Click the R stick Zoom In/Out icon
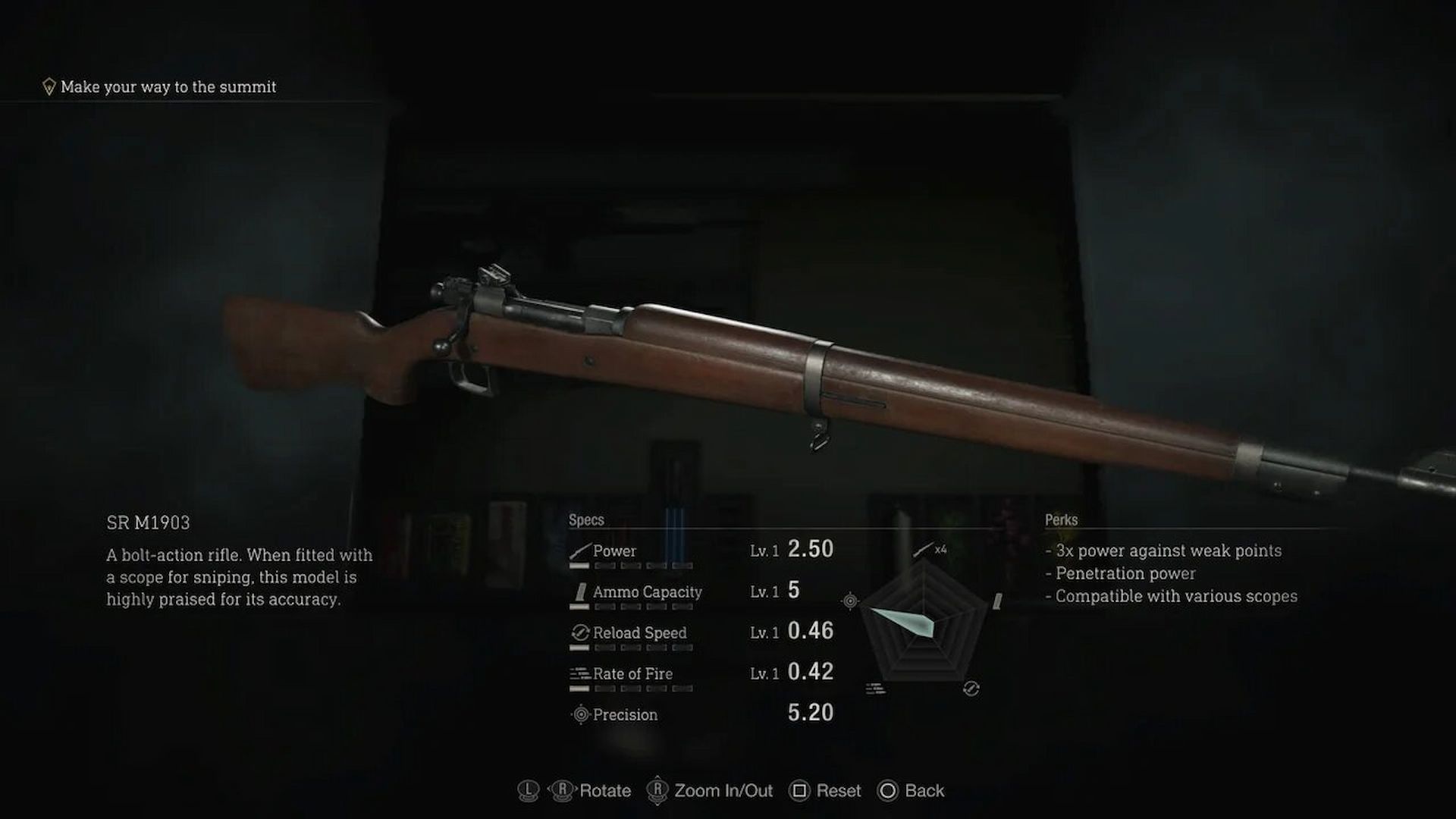Image resolution: width=1456 pixels, height=819 pixels. 657,791
